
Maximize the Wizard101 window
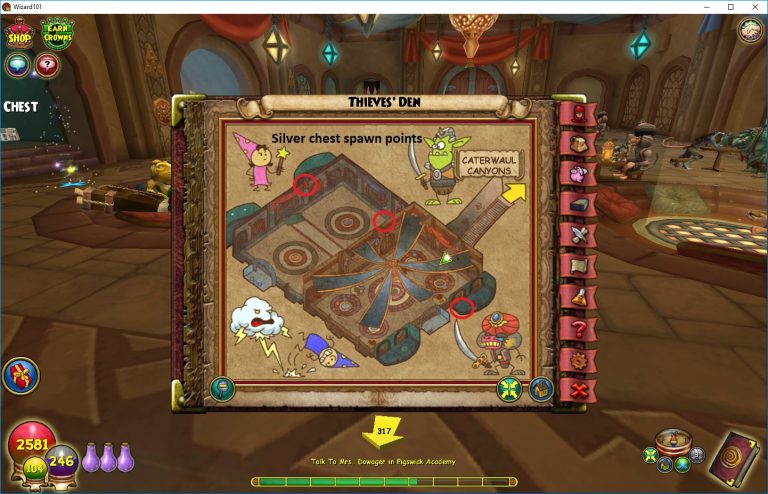pyautogui.click(x=730, y=7)
